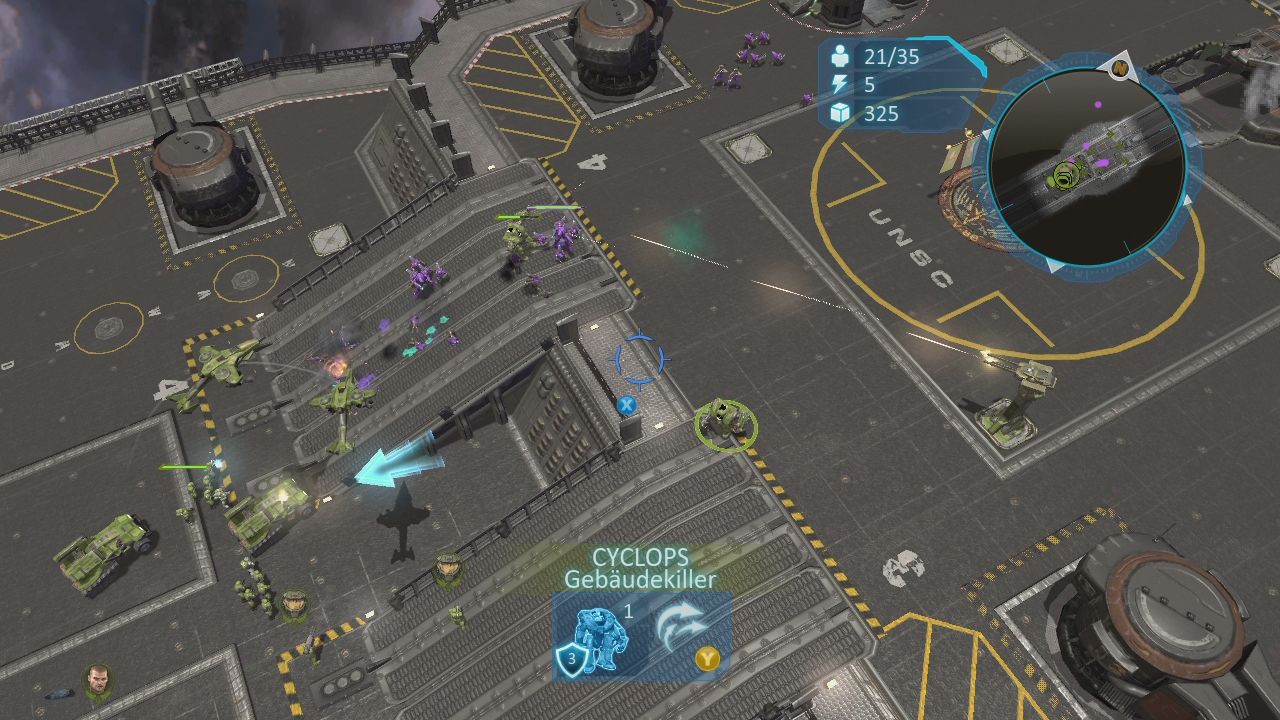The image size is (1280, 720).
Task: Click the gold N compass marker on minimap
Action: pos(1119,66)
